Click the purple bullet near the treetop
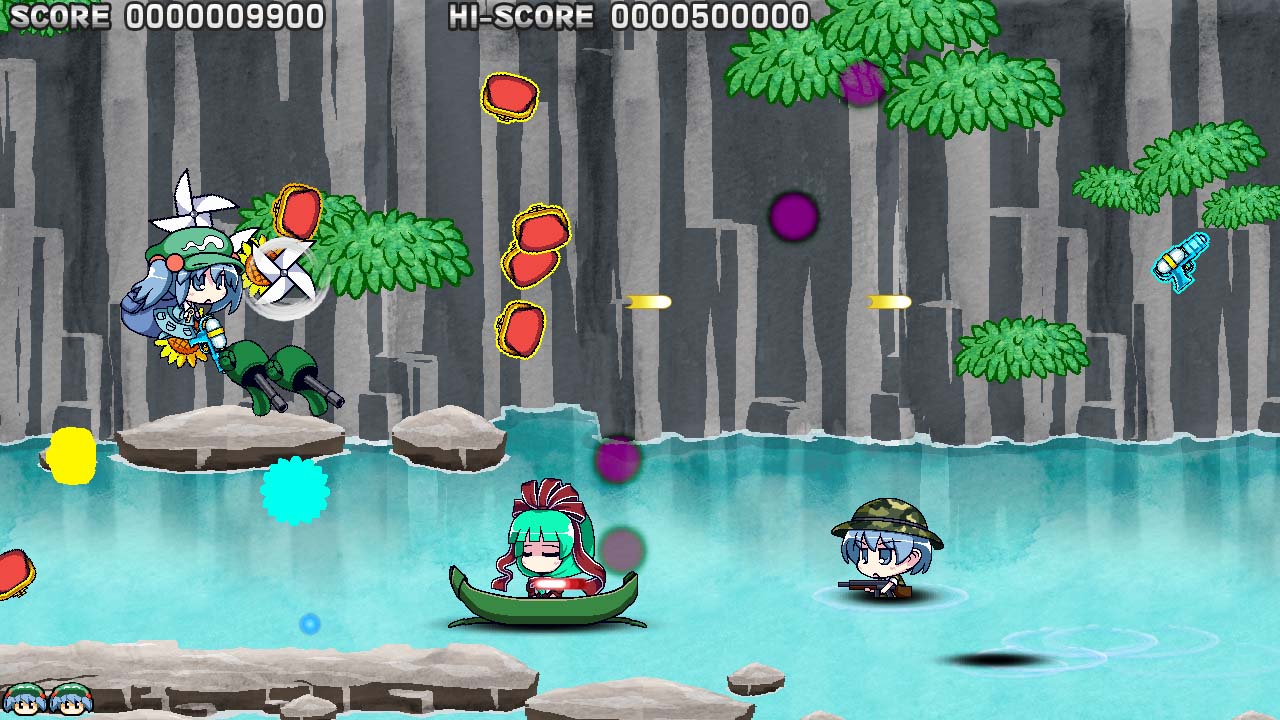The height and width of the screenshot is (720, 1280). coord(862,82)
